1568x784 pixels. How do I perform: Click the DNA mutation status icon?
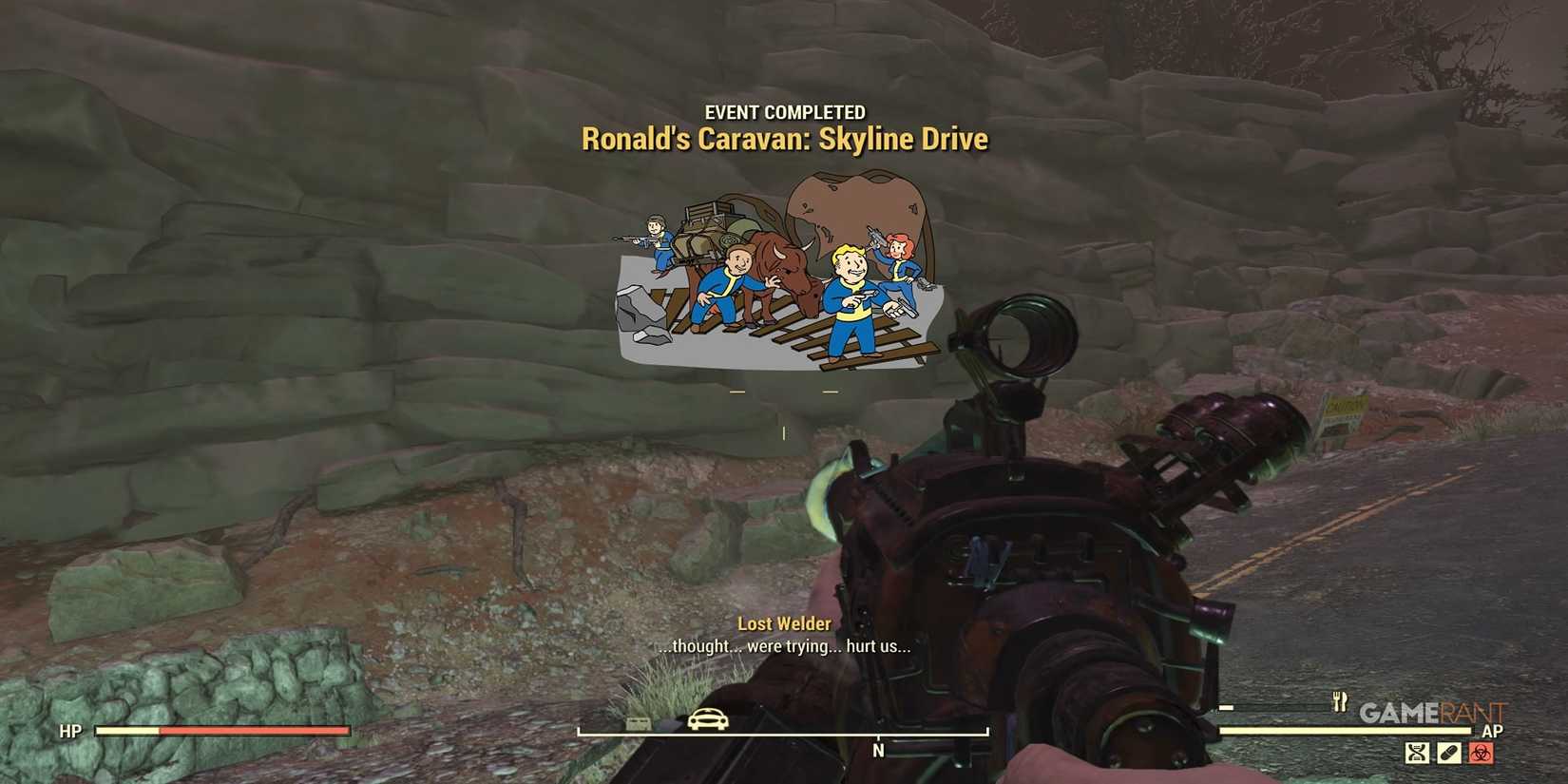1417,752
